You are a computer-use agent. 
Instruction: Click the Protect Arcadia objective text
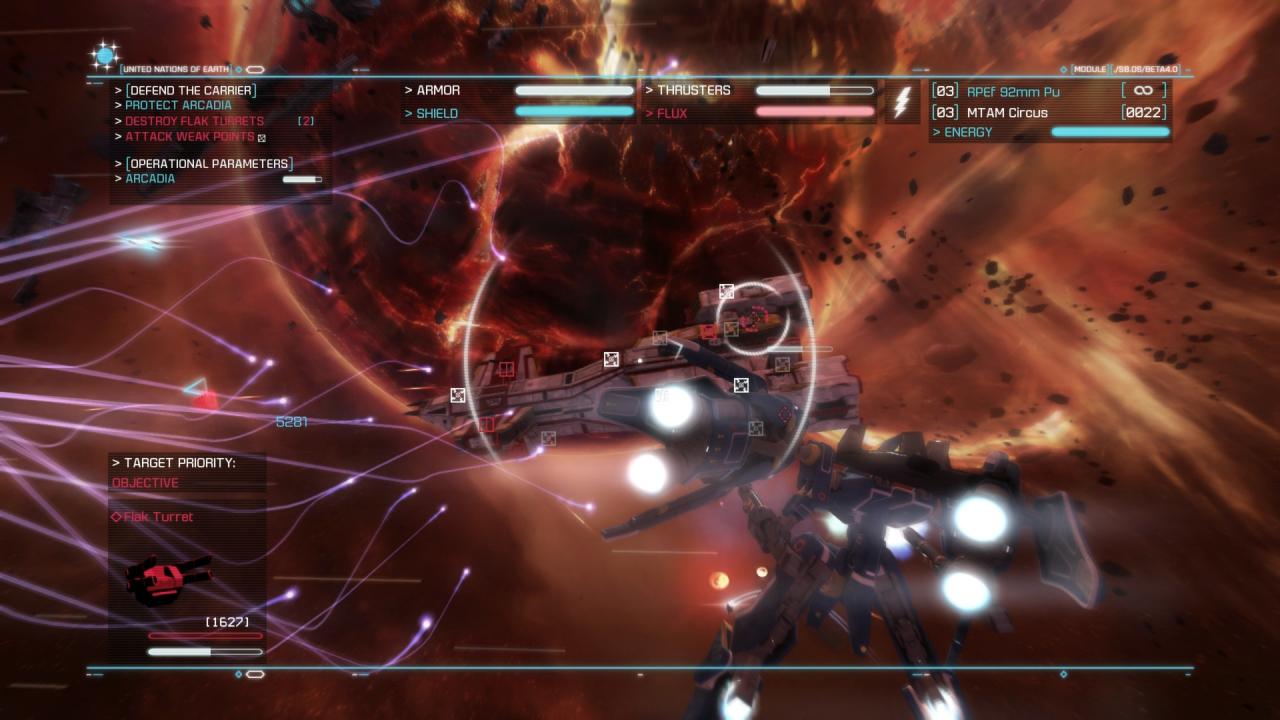pyautogui.click(x=175, y=104)
